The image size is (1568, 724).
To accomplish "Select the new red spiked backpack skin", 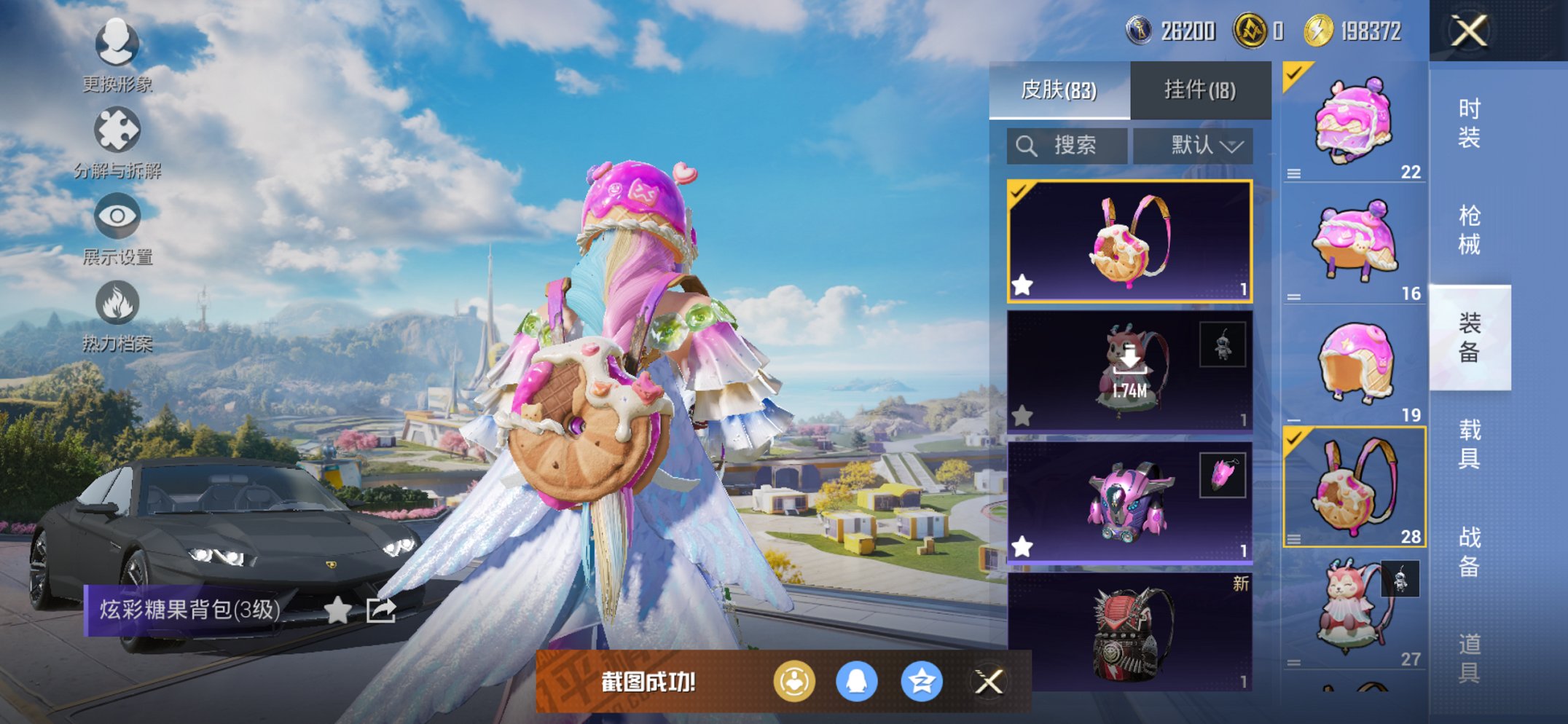I will point(1129,632).
